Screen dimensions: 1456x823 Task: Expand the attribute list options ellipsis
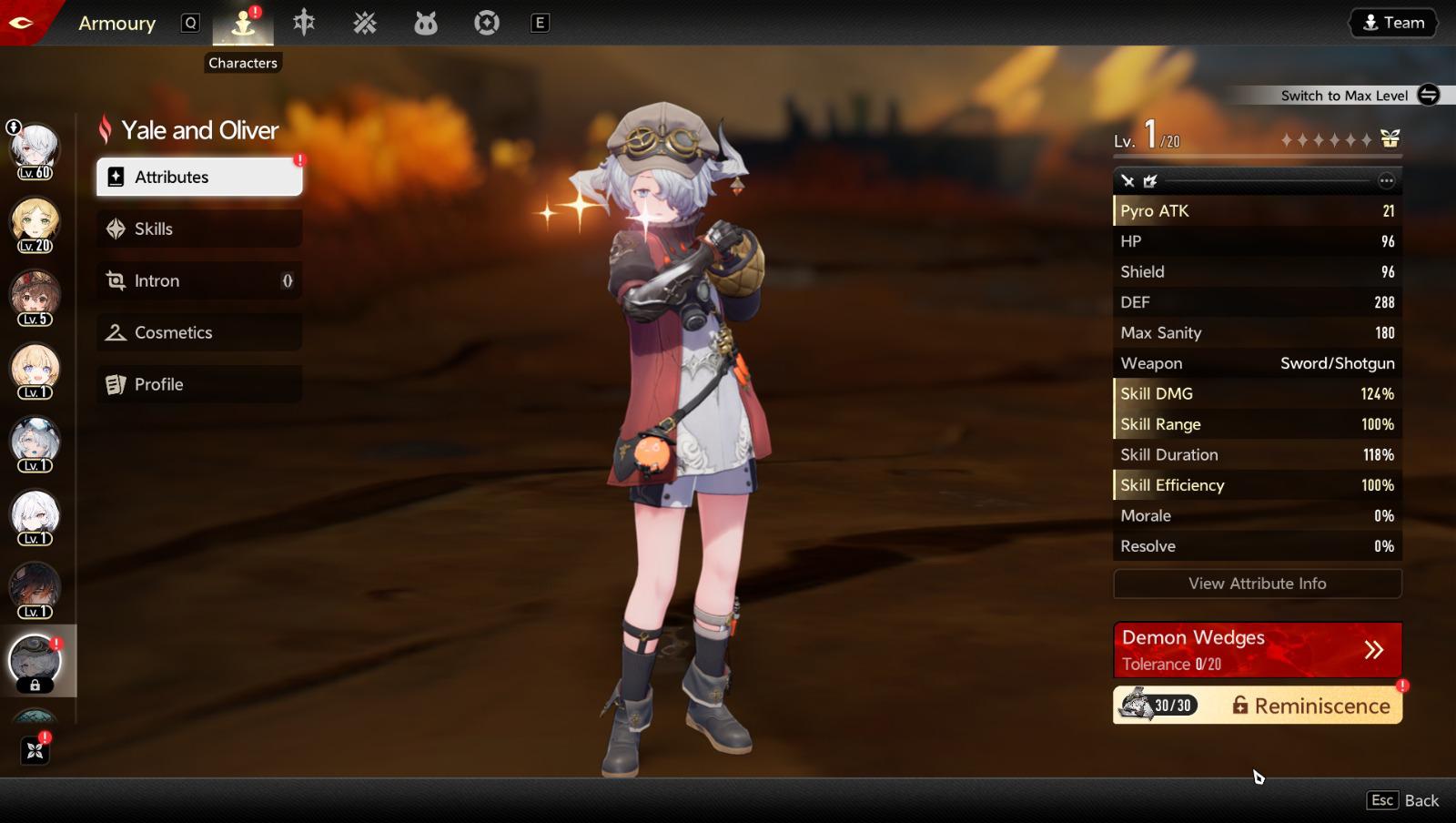coord(1386,180)
